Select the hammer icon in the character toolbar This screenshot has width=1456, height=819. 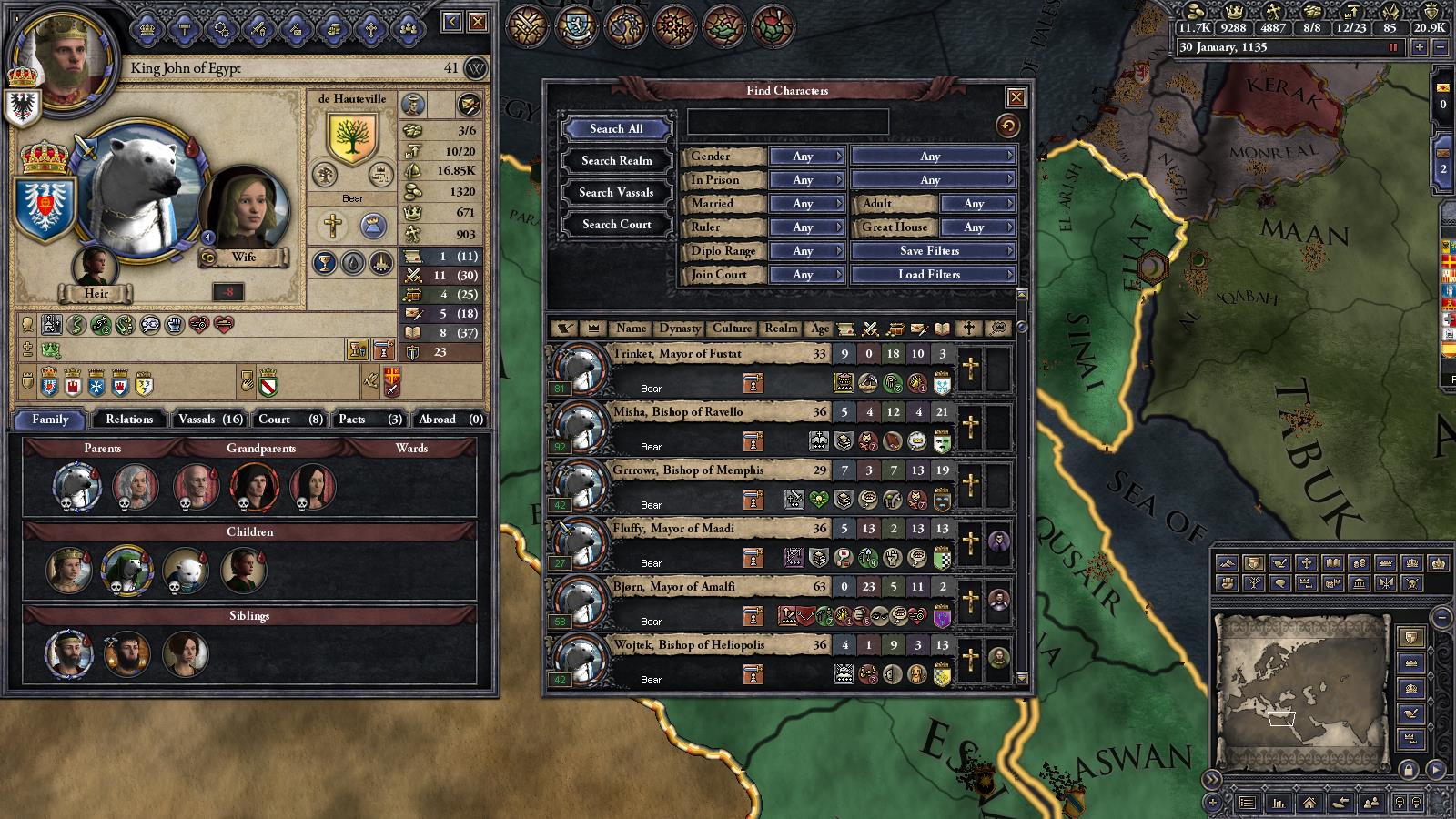coord(183,30)
